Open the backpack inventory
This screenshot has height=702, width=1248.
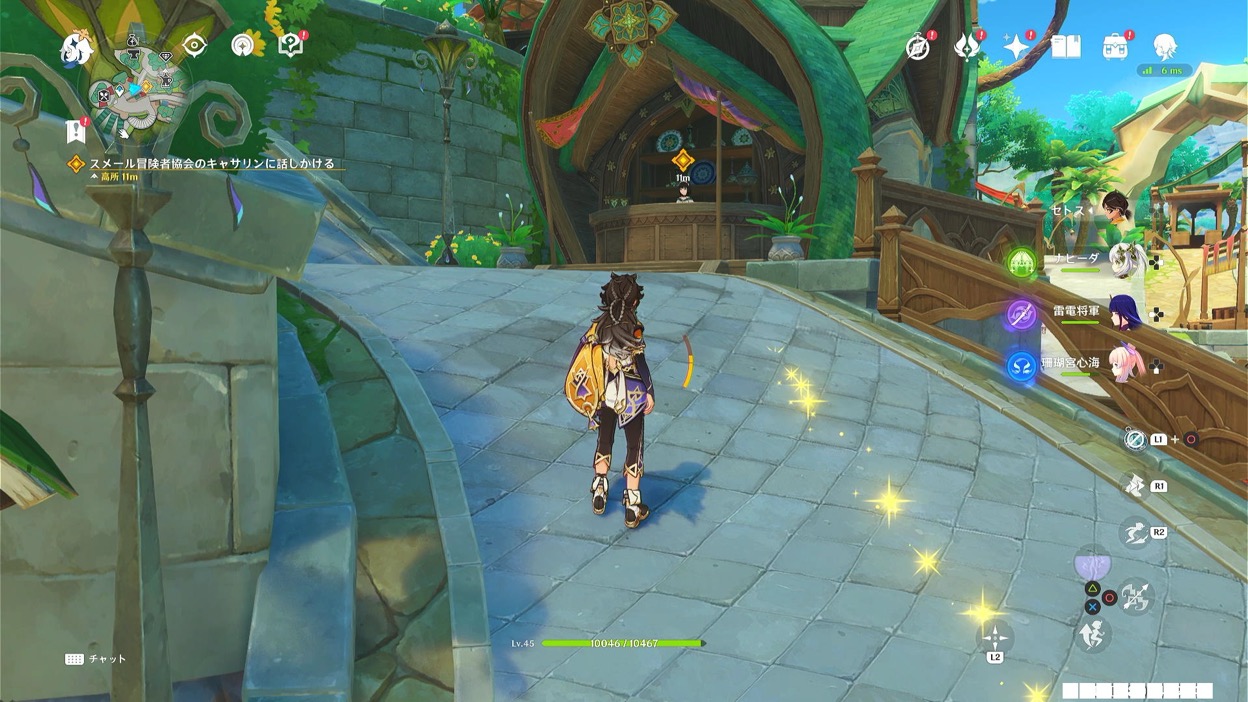point(1115,46)
